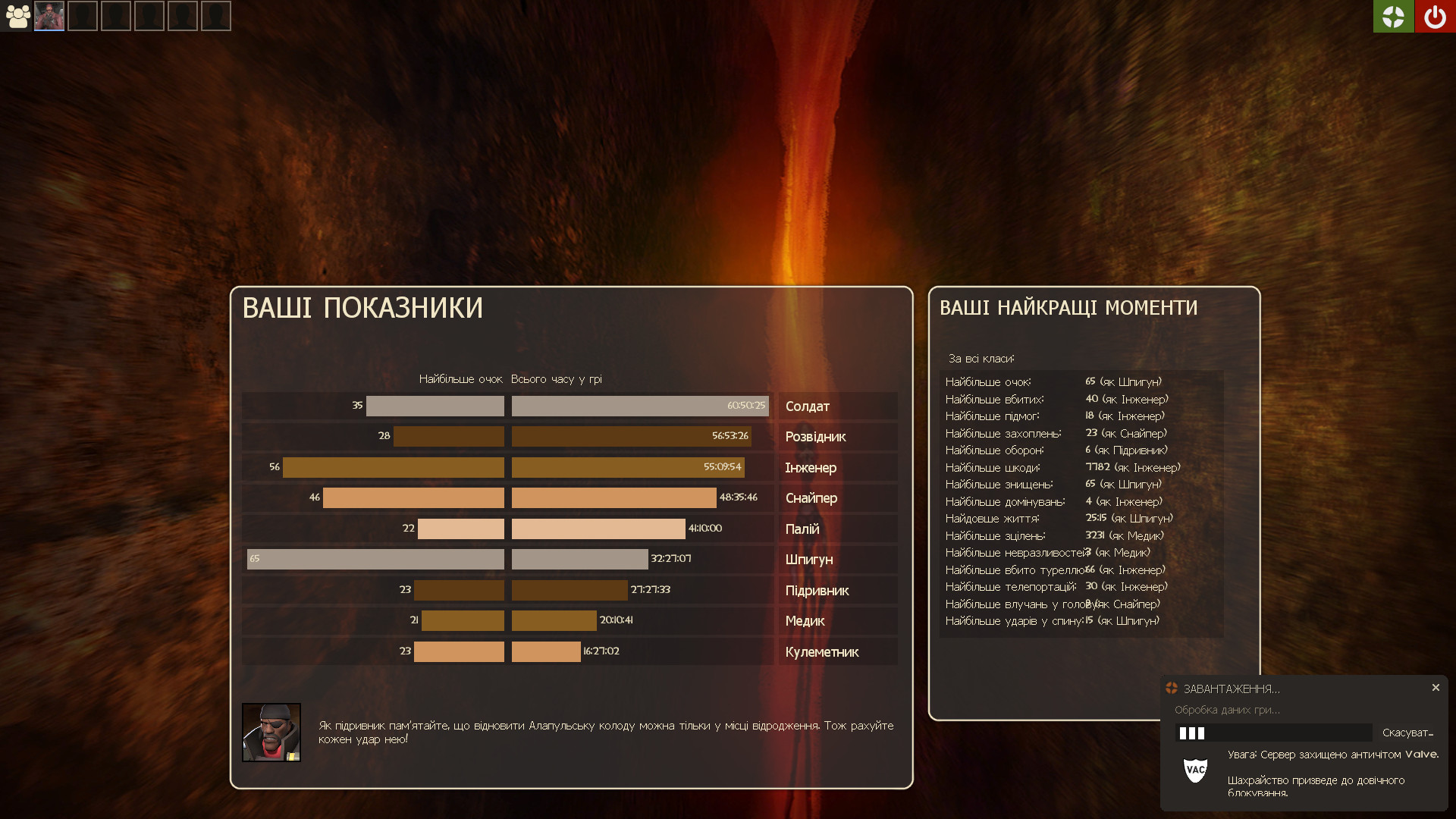This screenshot has width=1456, height=819.
Task: Click the ВАШІ НАЙКРАЩІ МОМЕНТИ panel title
Action: pos(1069,307)
